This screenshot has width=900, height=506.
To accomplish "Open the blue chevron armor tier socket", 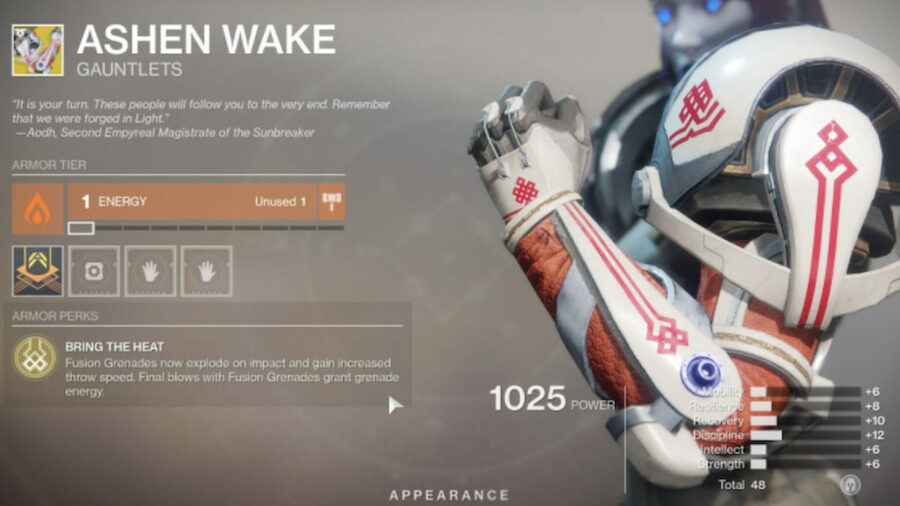I will point(37,271).
